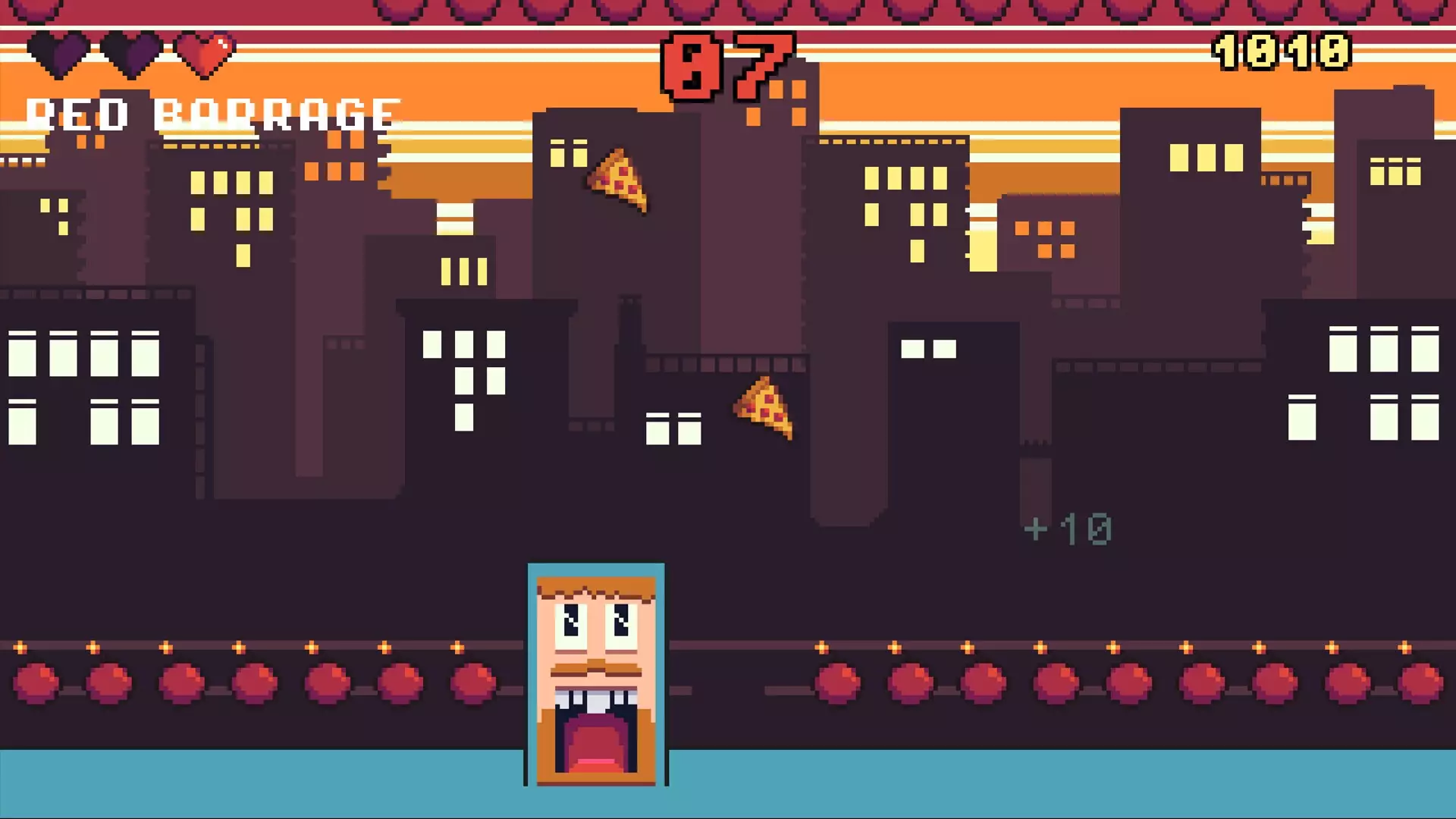The height and width of the screenshot is (819, 1456).
Task: Click the mustached character's head
Action: coord(596,599)
